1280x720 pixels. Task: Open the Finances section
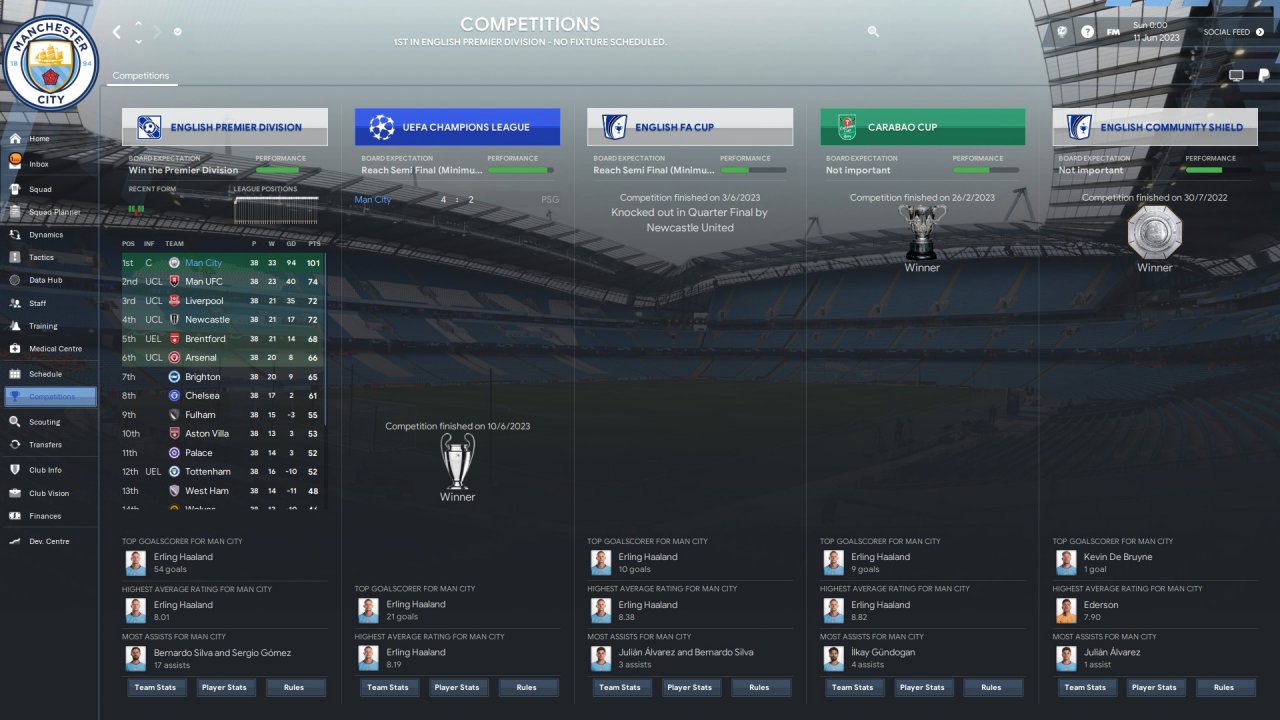click(45, 516)
